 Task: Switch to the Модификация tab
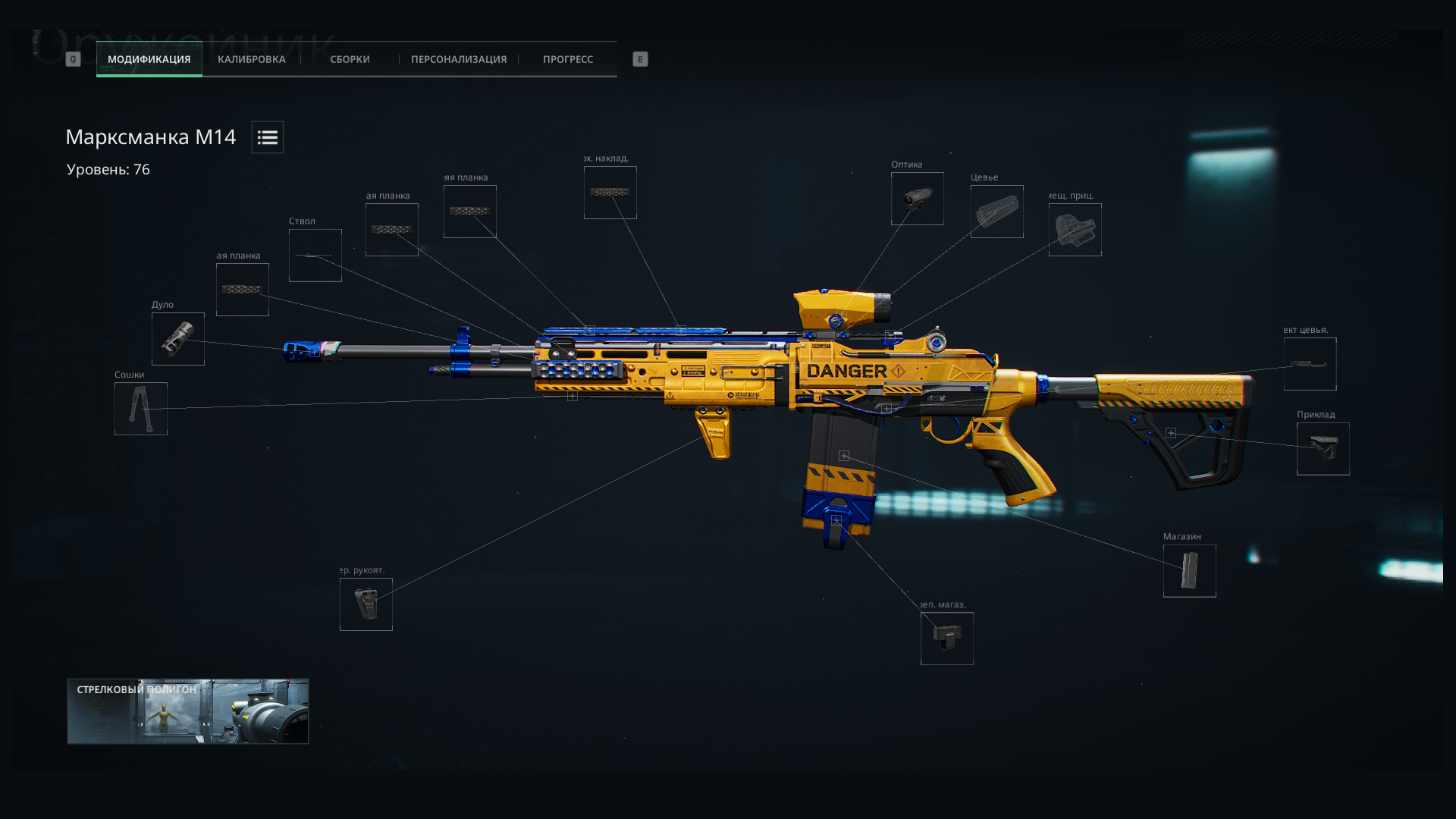click(x=149, y=59)
